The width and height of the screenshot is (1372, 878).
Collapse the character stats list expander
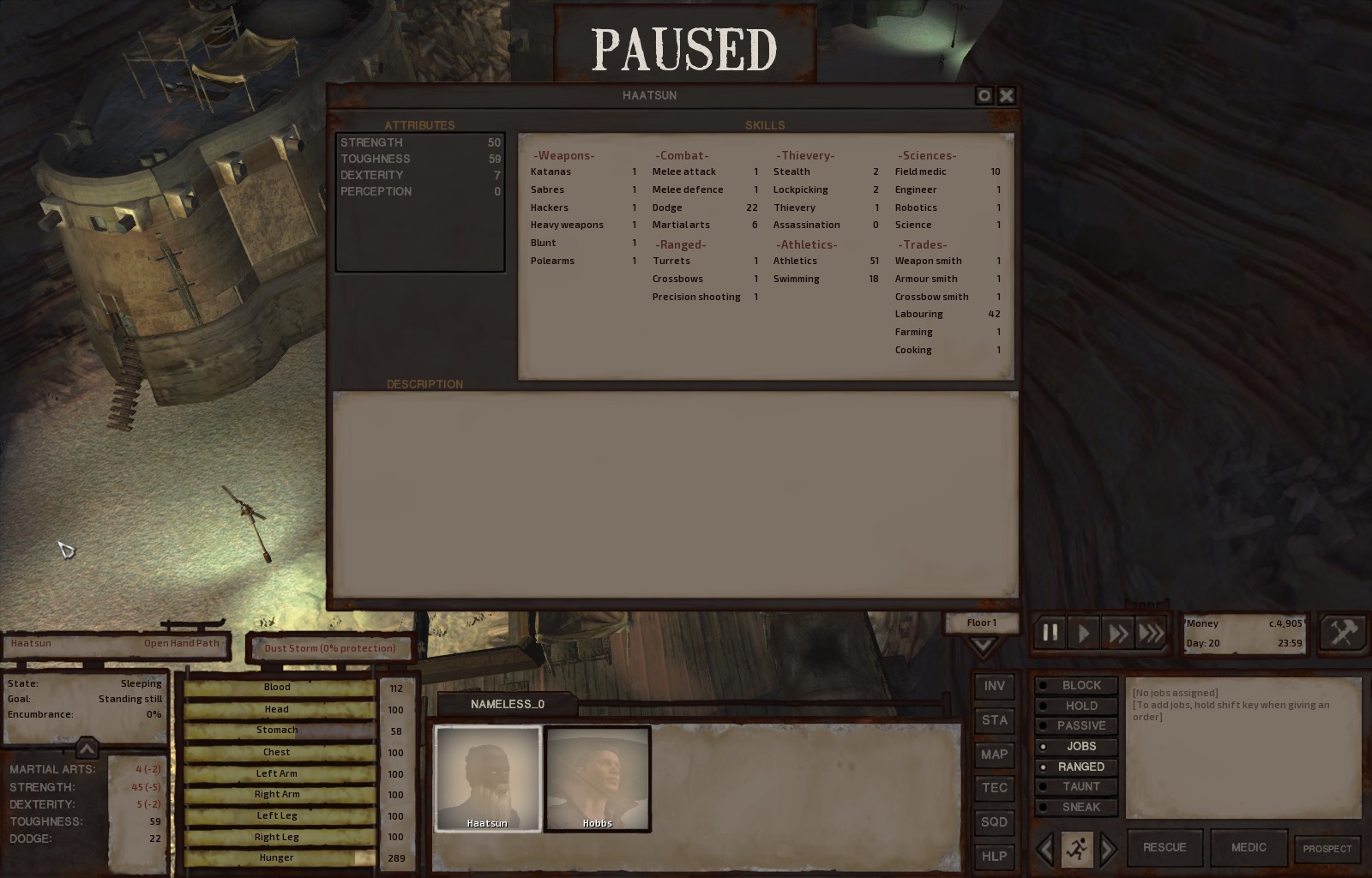[87, 748]
